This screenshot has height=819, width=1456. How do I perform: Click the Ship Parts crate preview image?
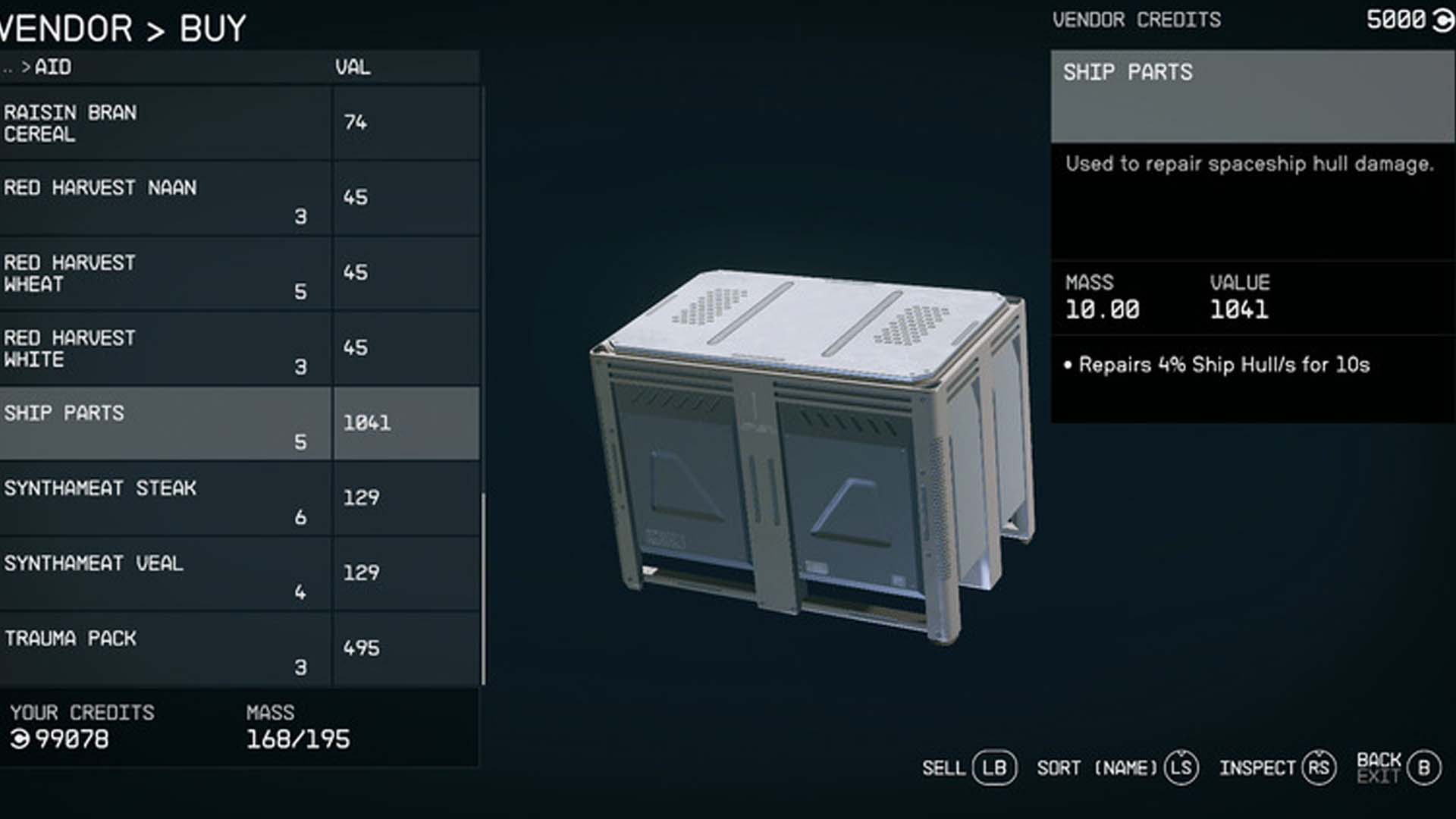(x=808, y=447)
